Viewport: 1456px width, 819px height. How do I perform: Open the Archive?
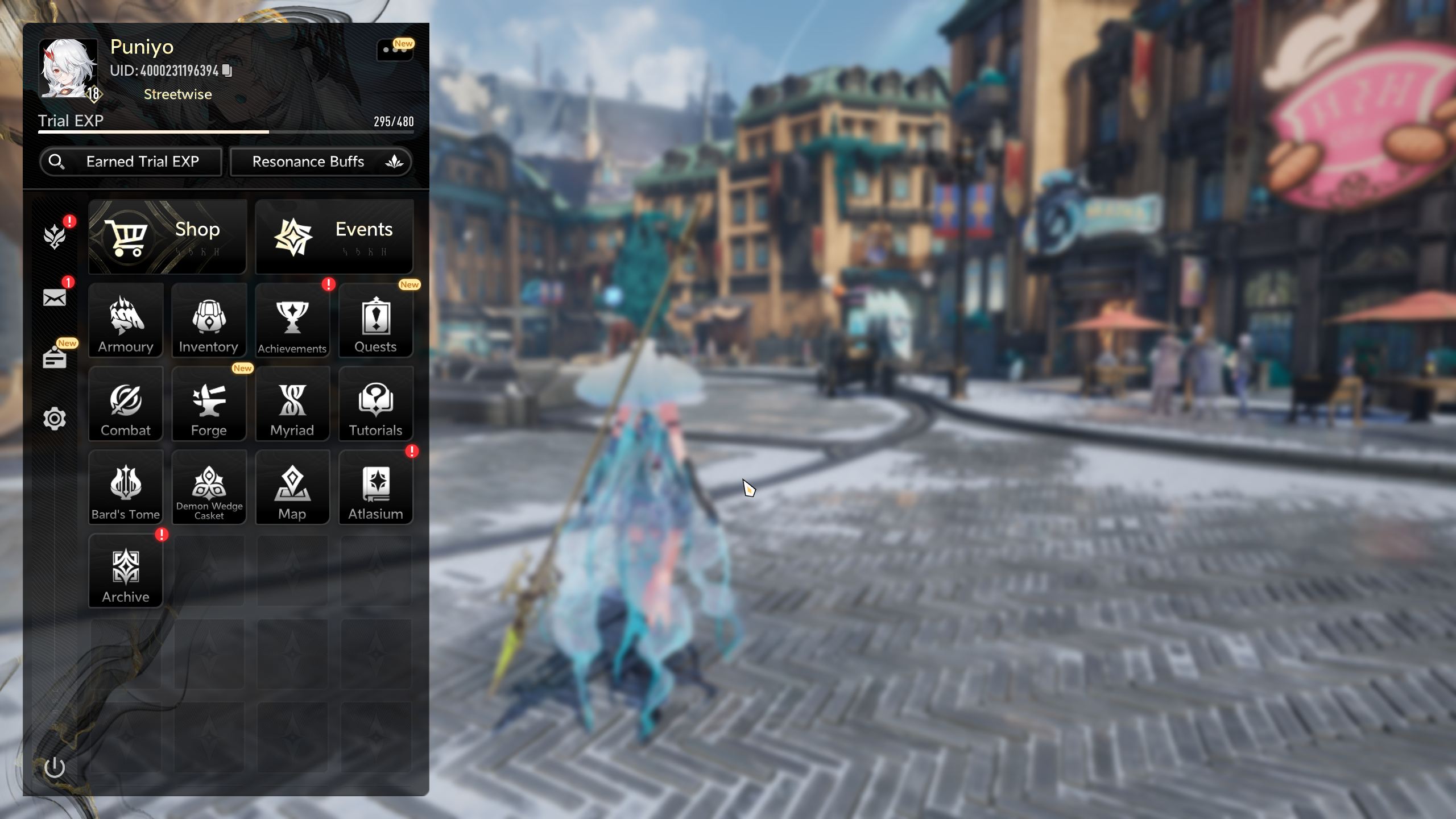[126, 571]
